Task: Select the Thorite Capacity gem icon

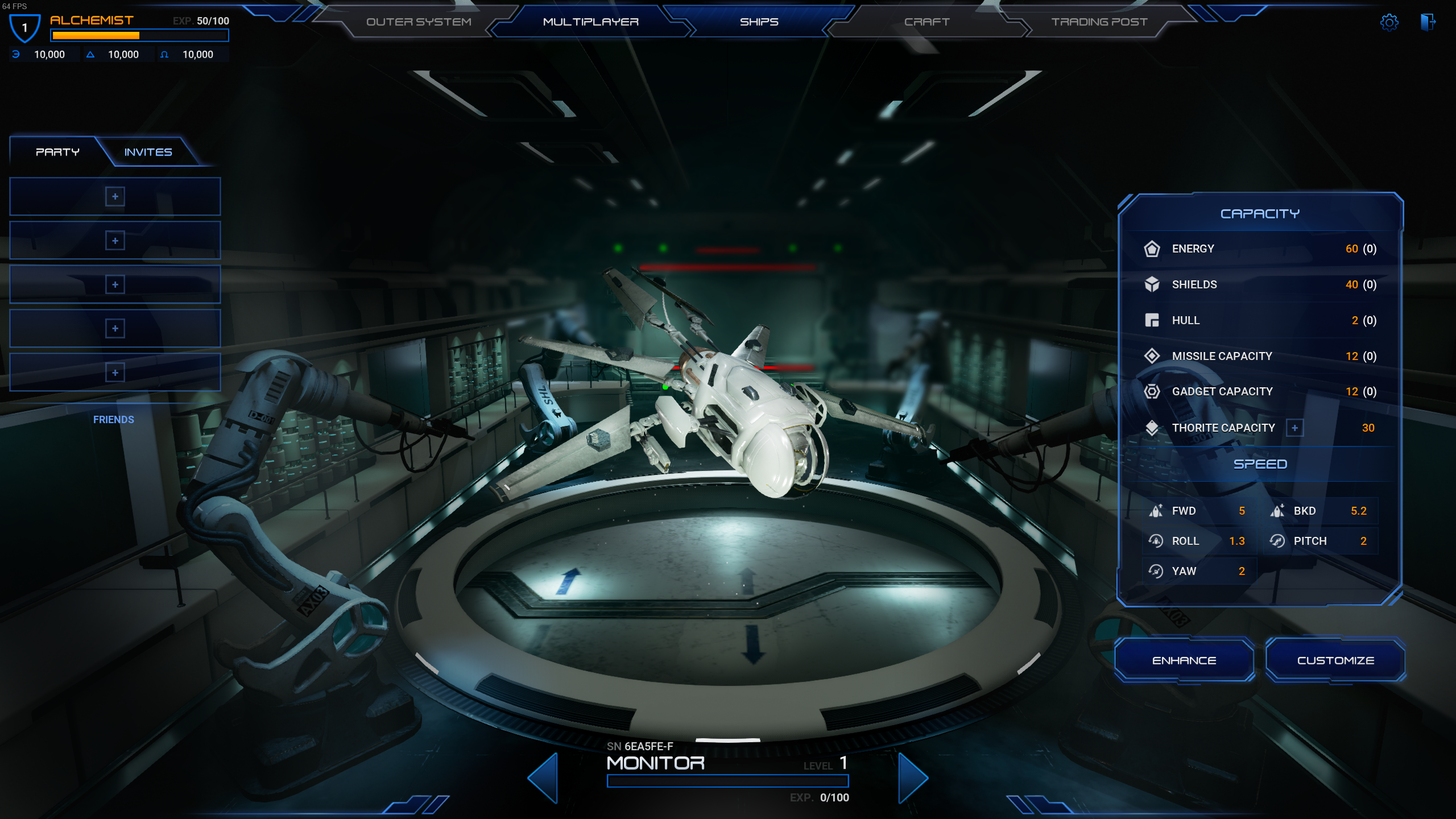Action: (1153, 428)
